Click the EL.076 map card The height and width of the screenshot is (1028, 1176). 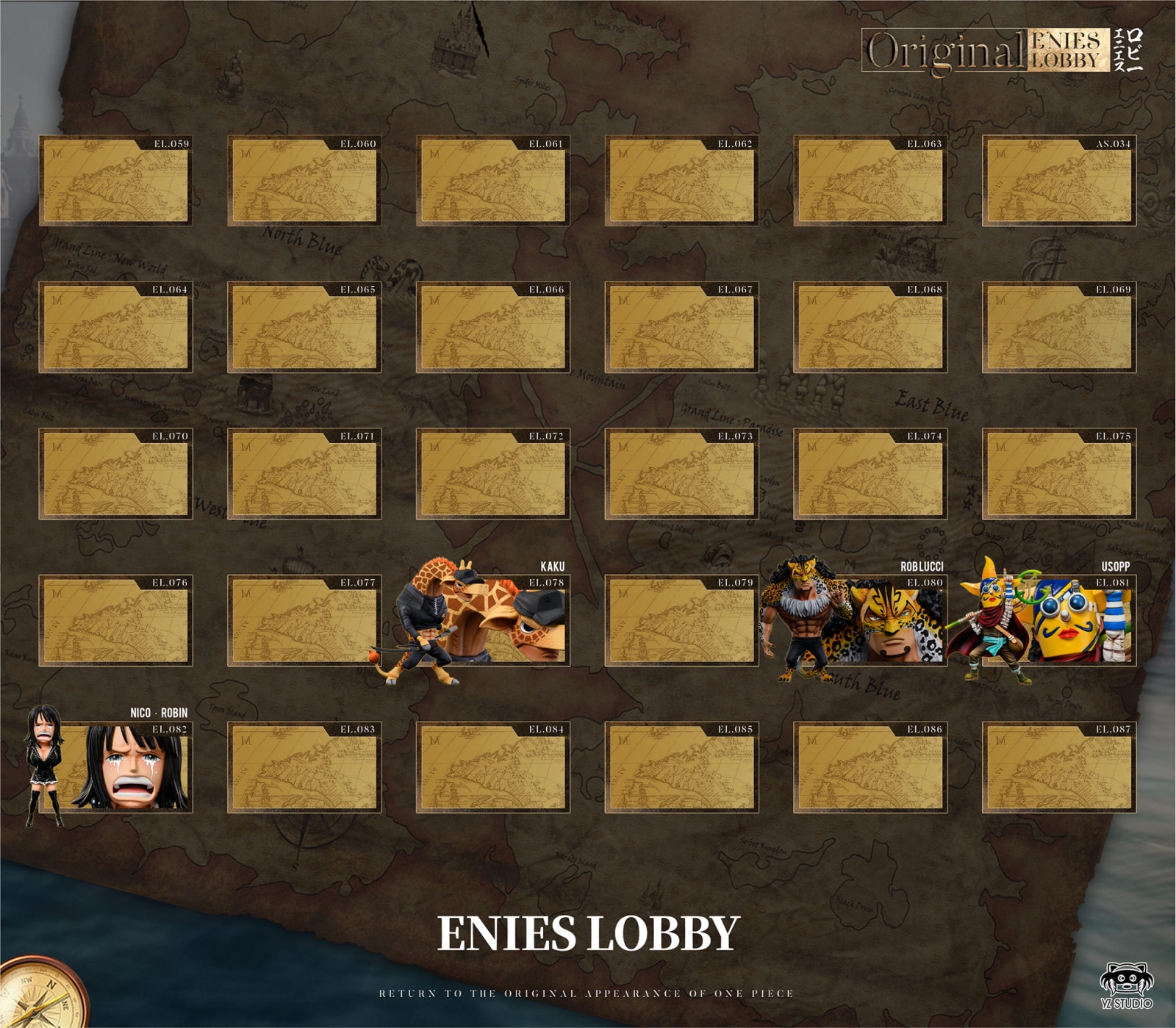(115, 620)
